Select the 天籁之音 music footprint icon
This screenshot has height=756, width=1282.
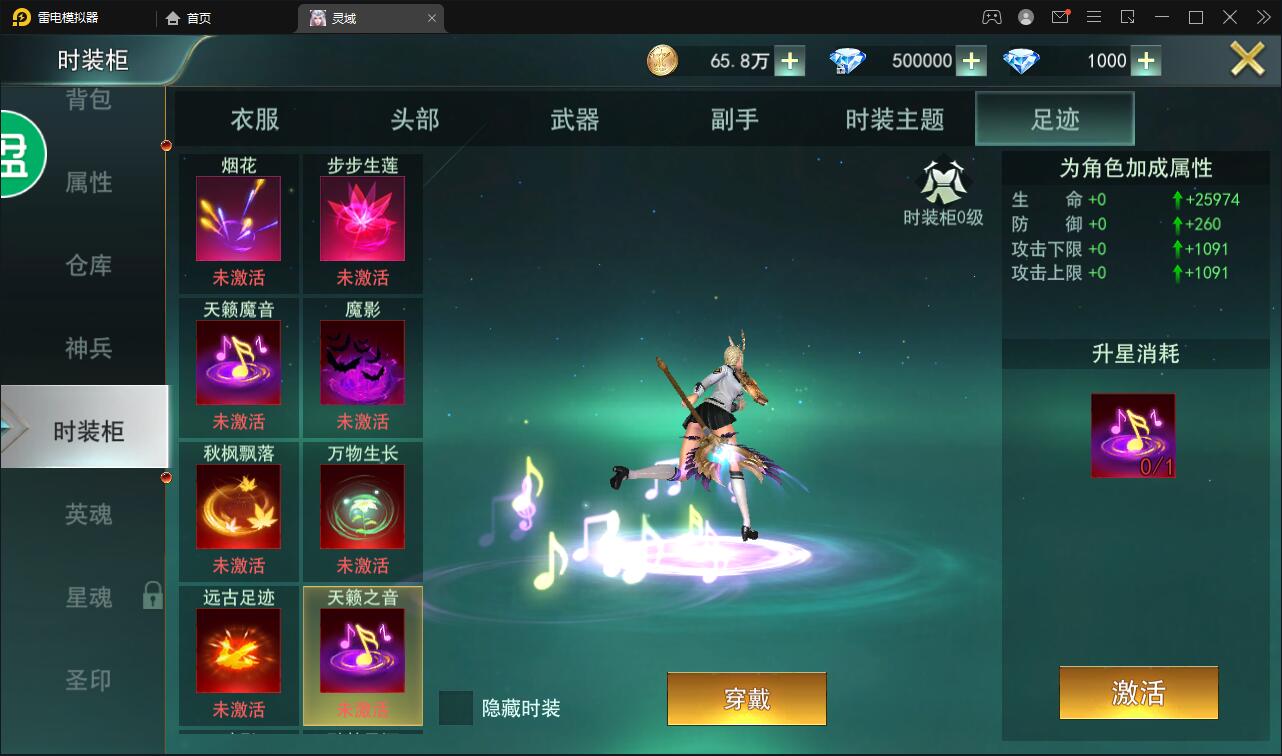pyautogui.click(x=362, y=650)
